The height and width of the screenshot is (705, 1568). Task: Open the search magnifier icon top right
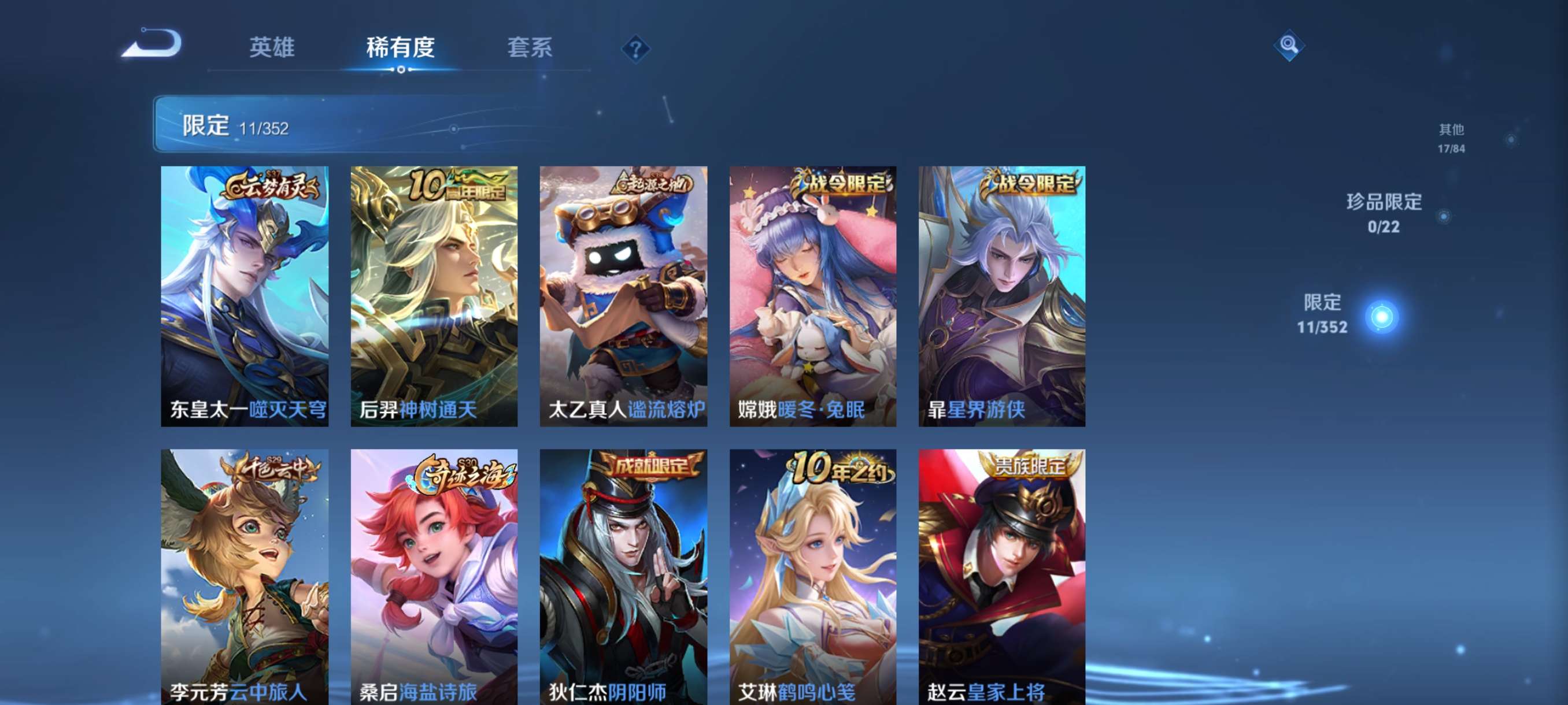(1290, 46)
